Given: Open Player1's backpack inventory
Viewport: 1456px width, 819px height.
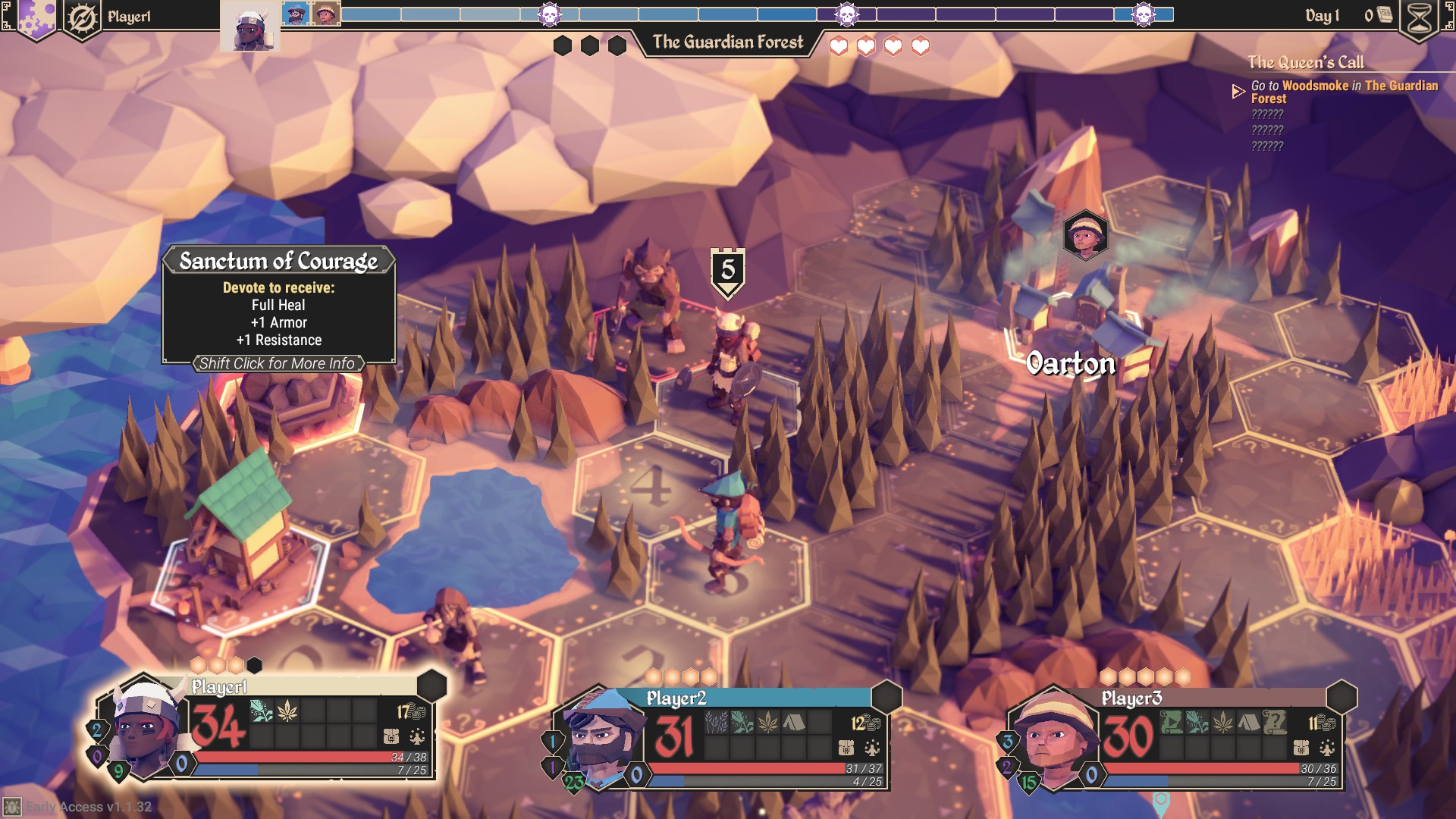Looking at the screenshot, I should 391,736.
